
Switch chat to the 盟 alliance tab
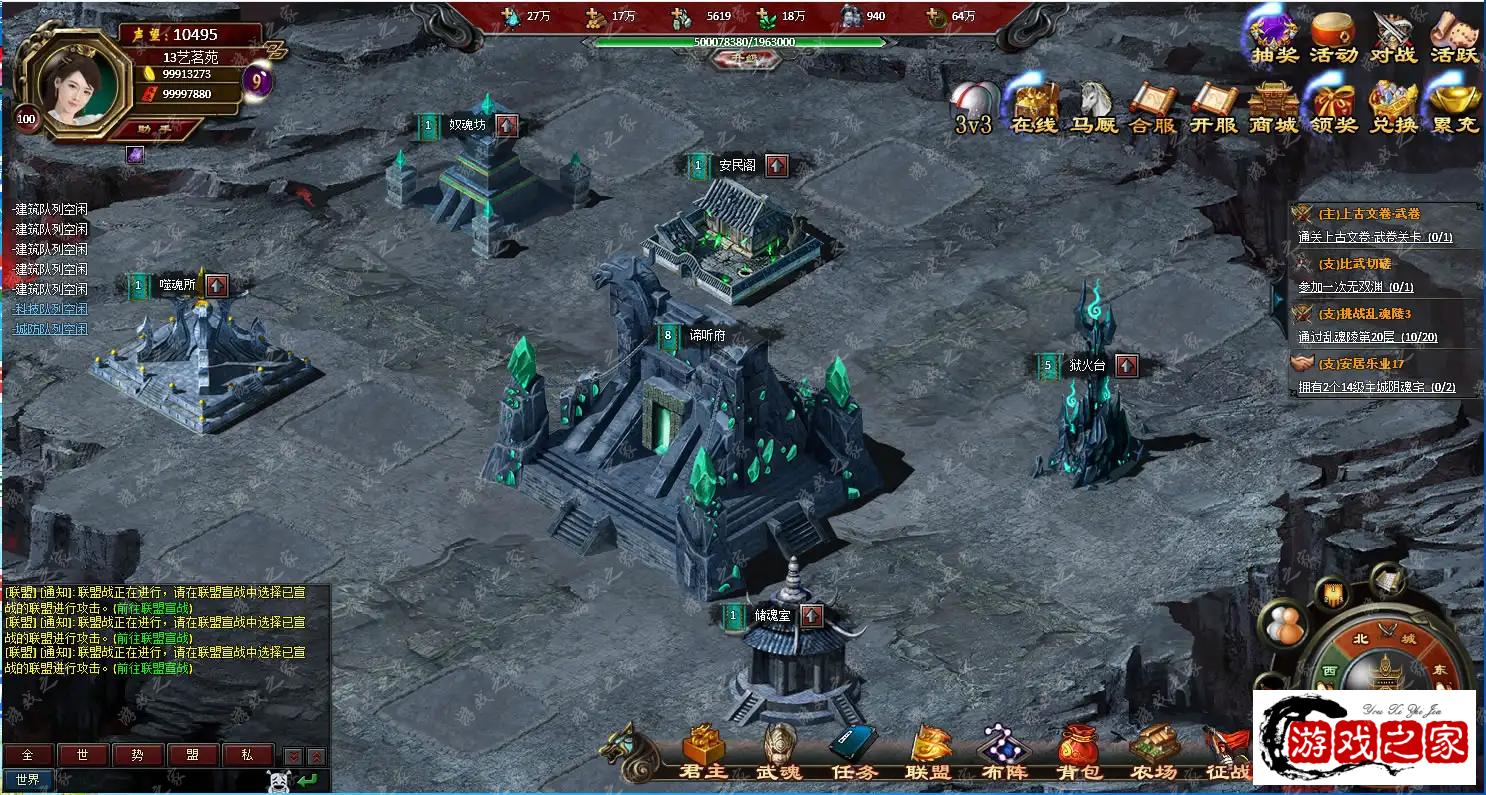(192, 755)
